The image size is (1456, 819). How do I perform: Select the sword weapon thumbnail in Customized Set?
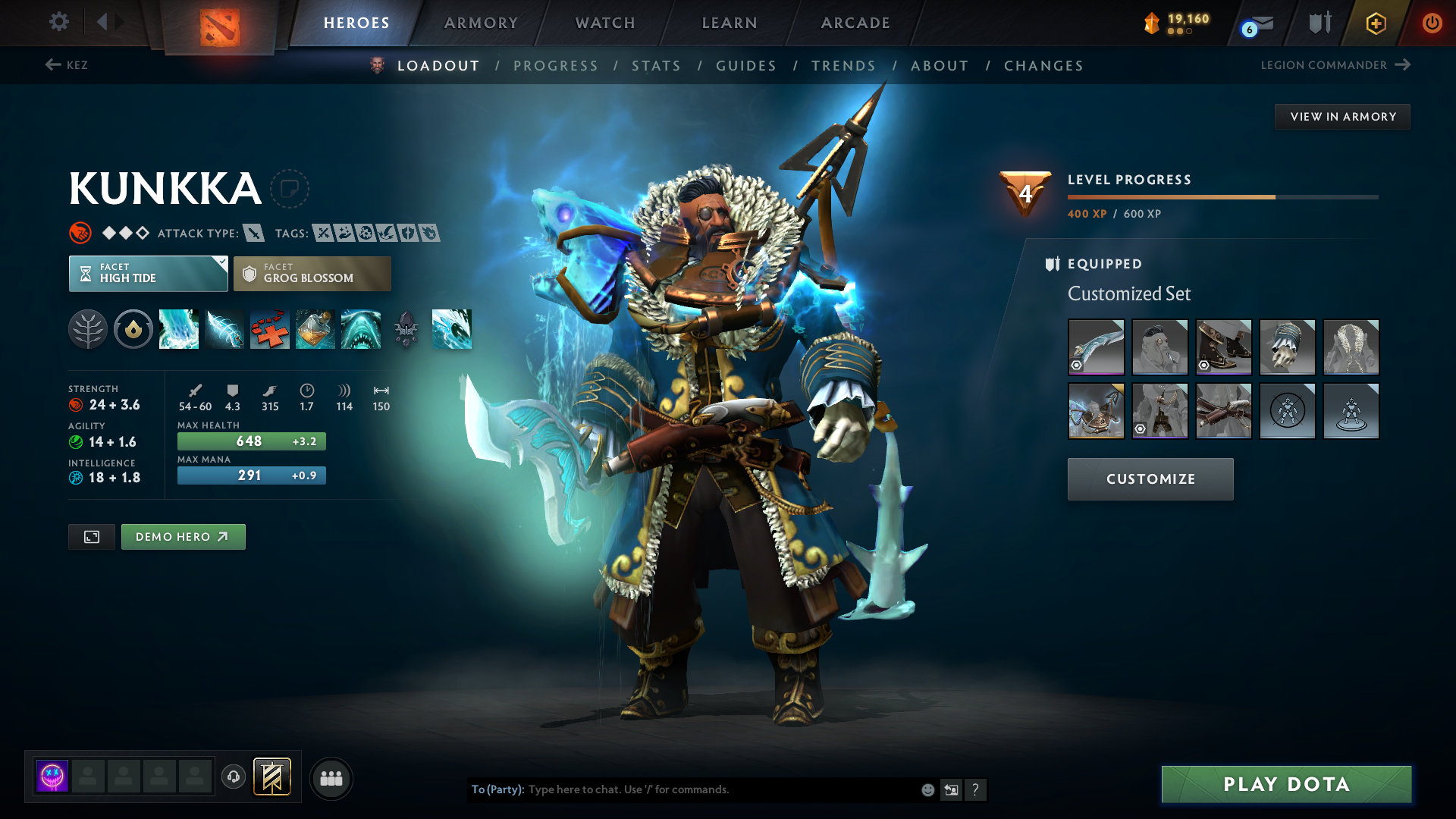pos(1096,347)
